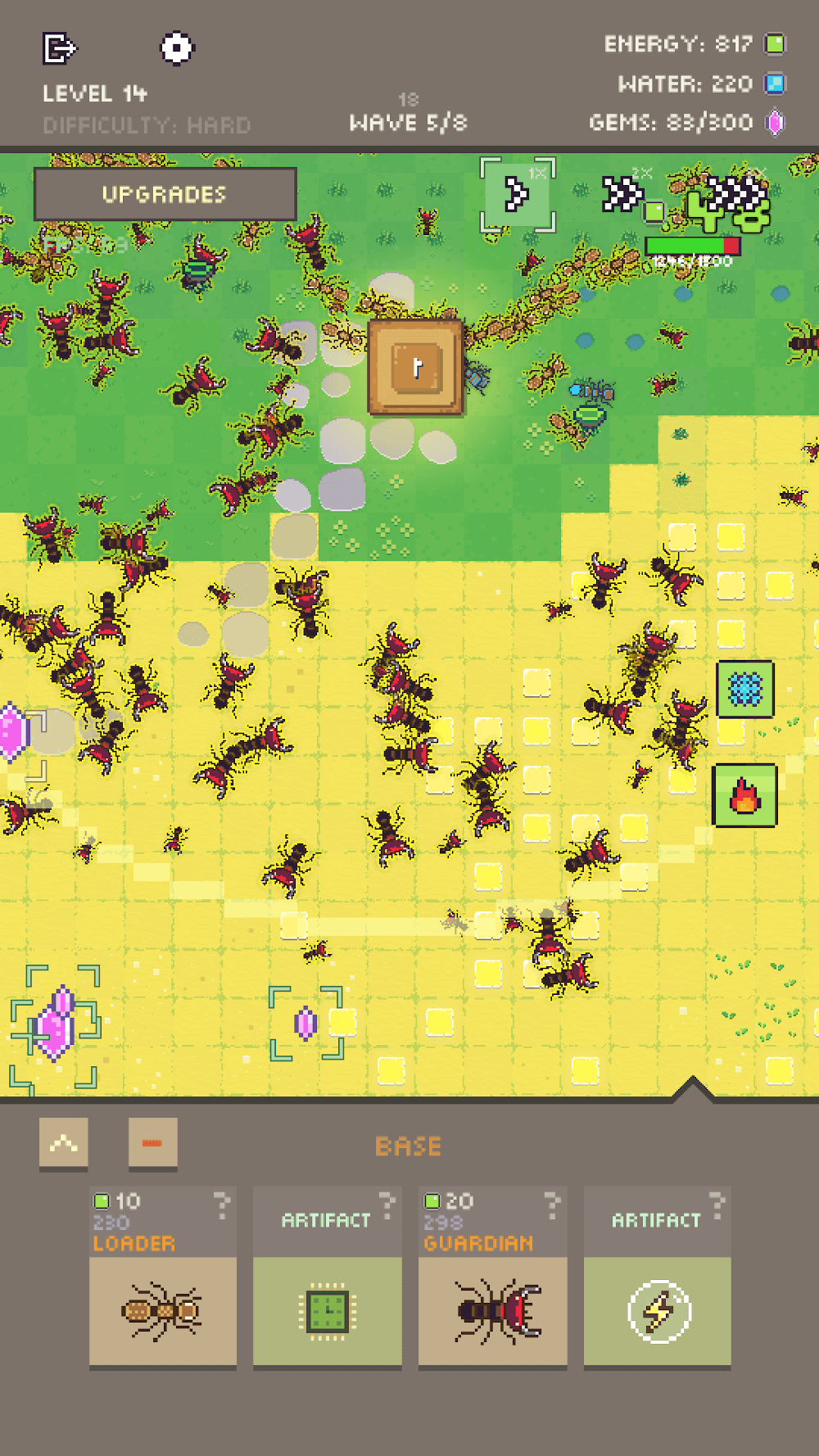Spawn a Loader ant

163,1309
